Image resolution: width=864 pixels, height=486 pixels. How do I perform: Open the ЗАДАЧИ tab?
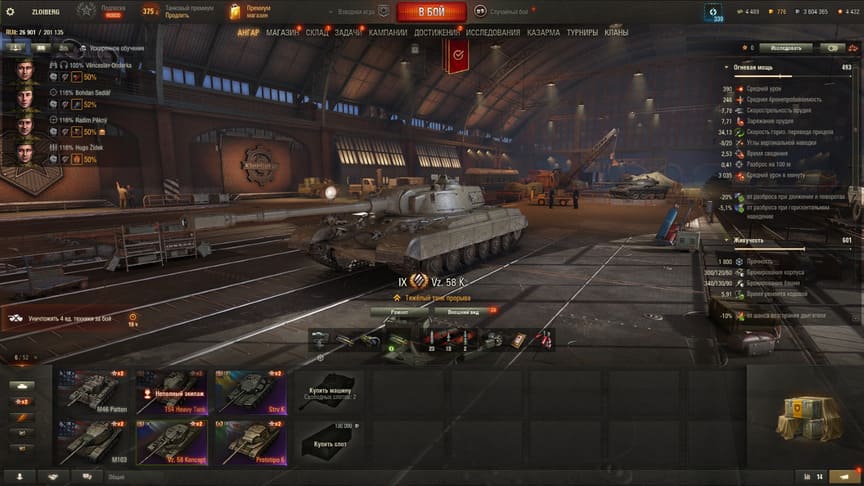pos(348,32)
